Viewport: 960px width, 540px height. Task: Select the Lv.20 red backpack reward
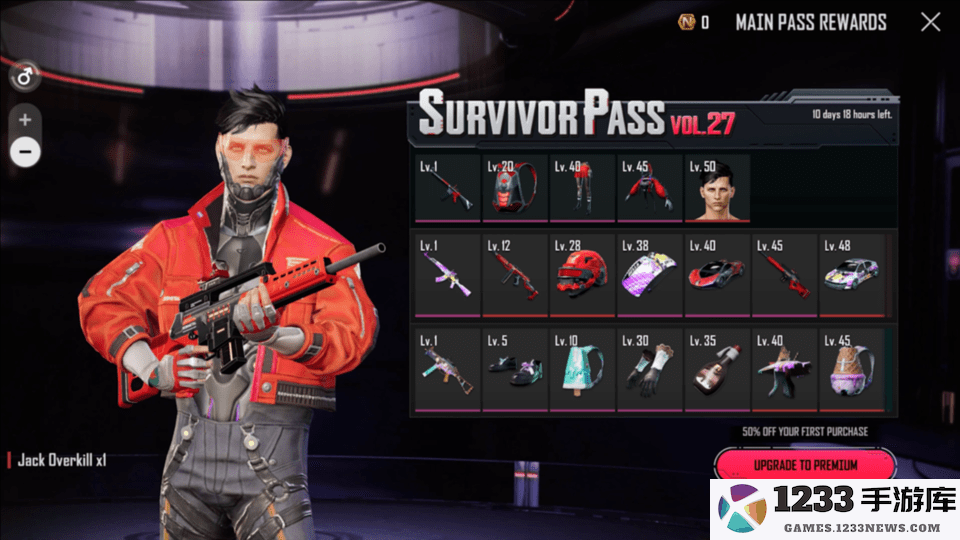514,188
